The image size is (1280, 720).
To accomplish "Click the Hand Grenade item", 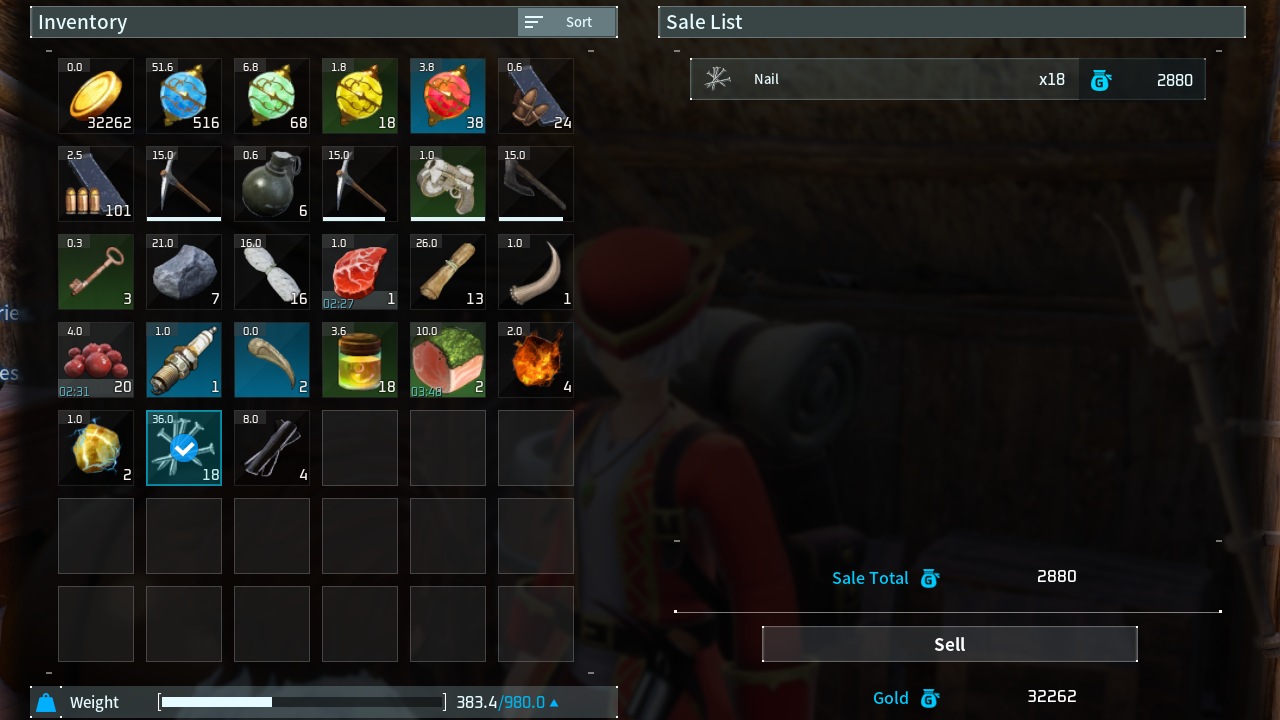I will coord(272,184).
